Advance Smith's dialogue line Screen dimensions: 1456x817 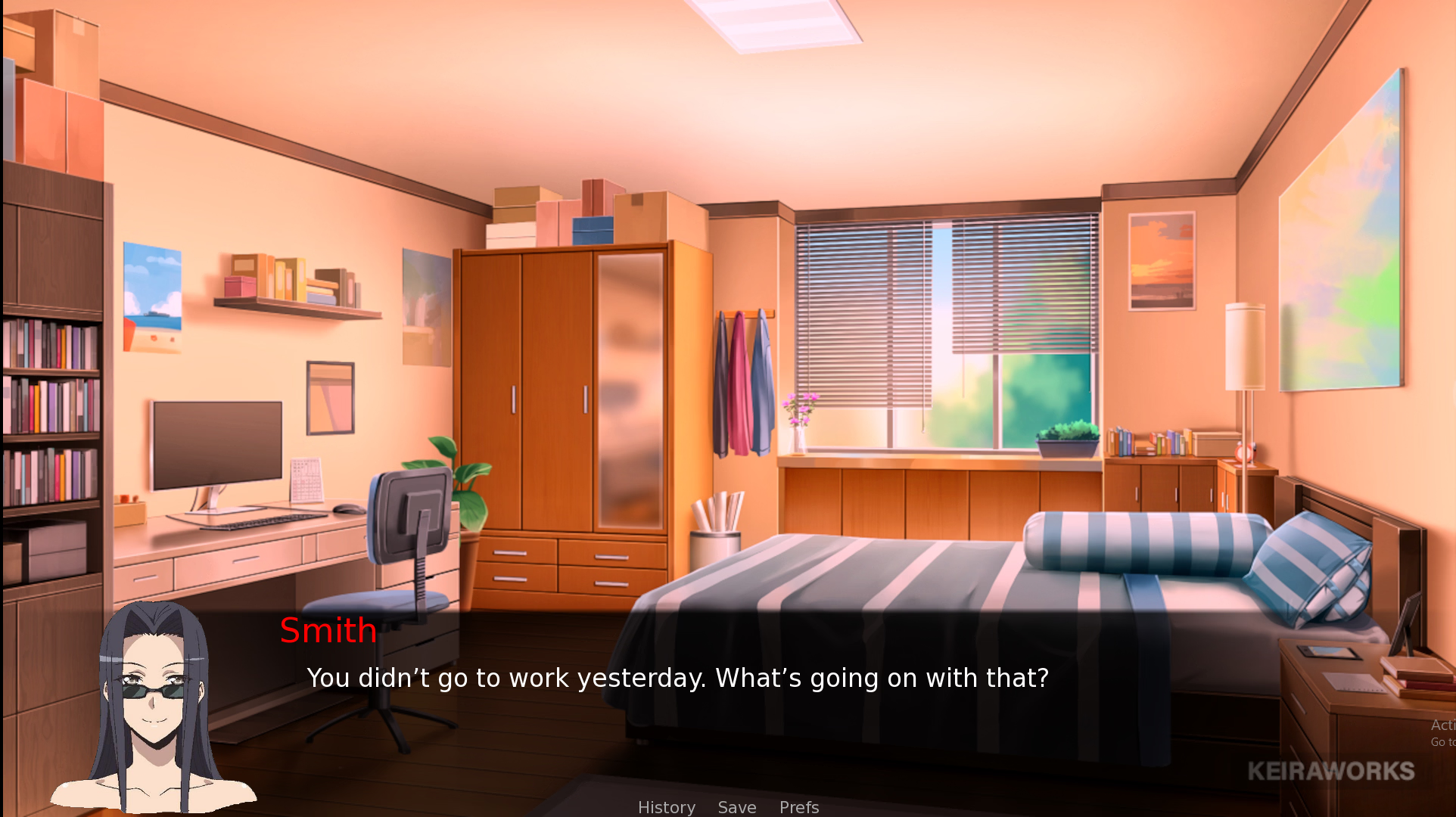677,678
